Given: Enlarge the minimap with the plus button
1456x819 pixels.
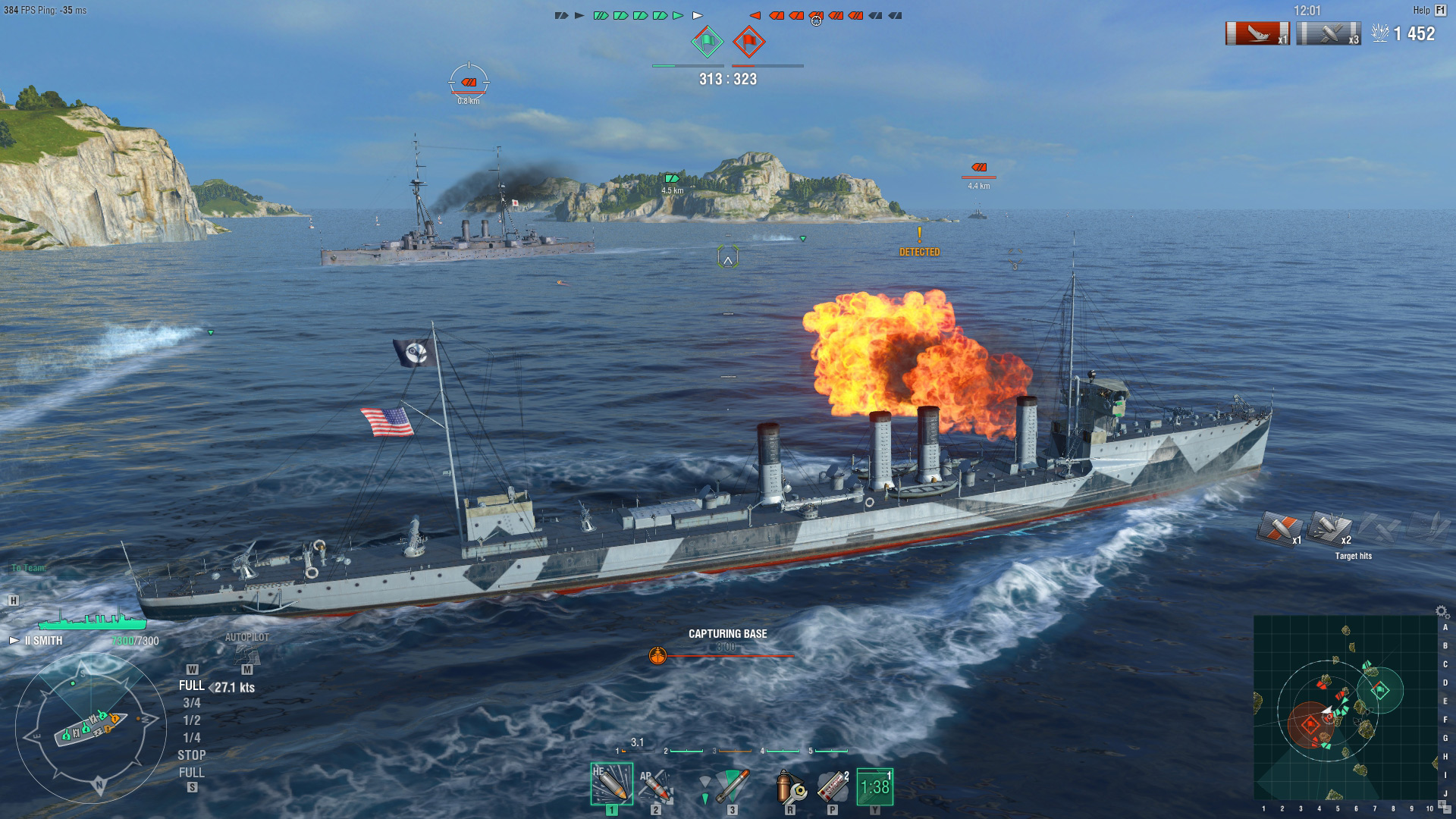Looking at the screenshot, I should click(x=1442, y=802).
